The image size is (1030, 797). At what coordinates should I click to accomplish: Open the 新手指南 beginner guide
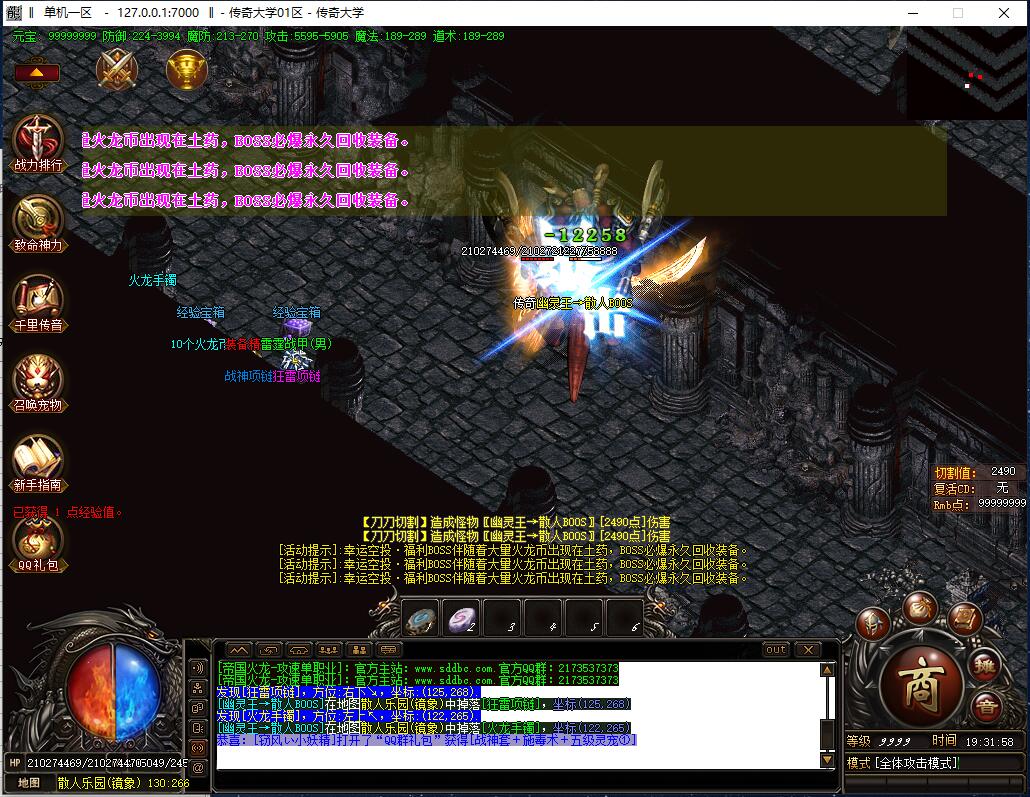pos(37,458)
